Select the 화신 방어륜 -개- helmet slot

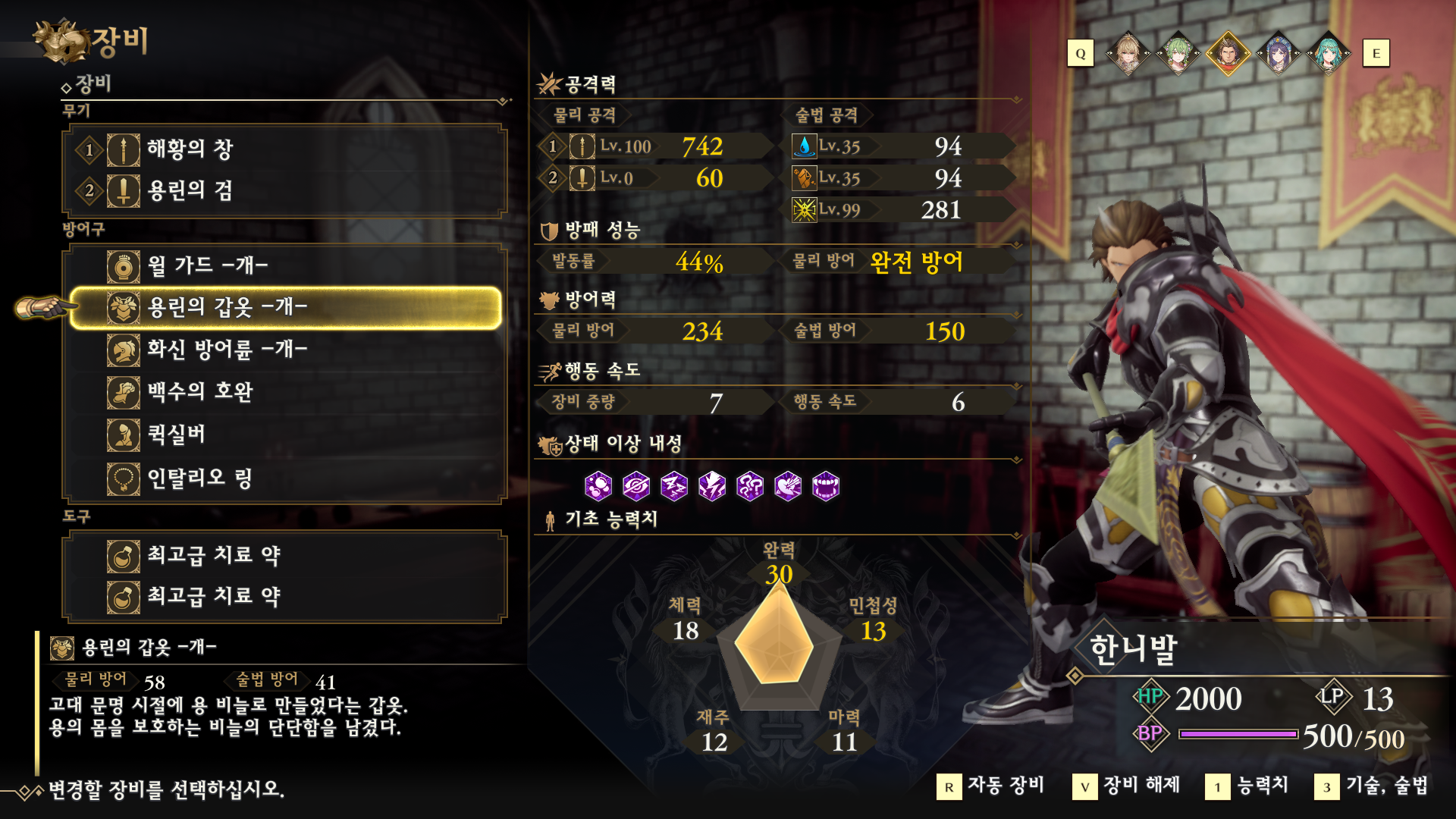click(x=284, y=350)
